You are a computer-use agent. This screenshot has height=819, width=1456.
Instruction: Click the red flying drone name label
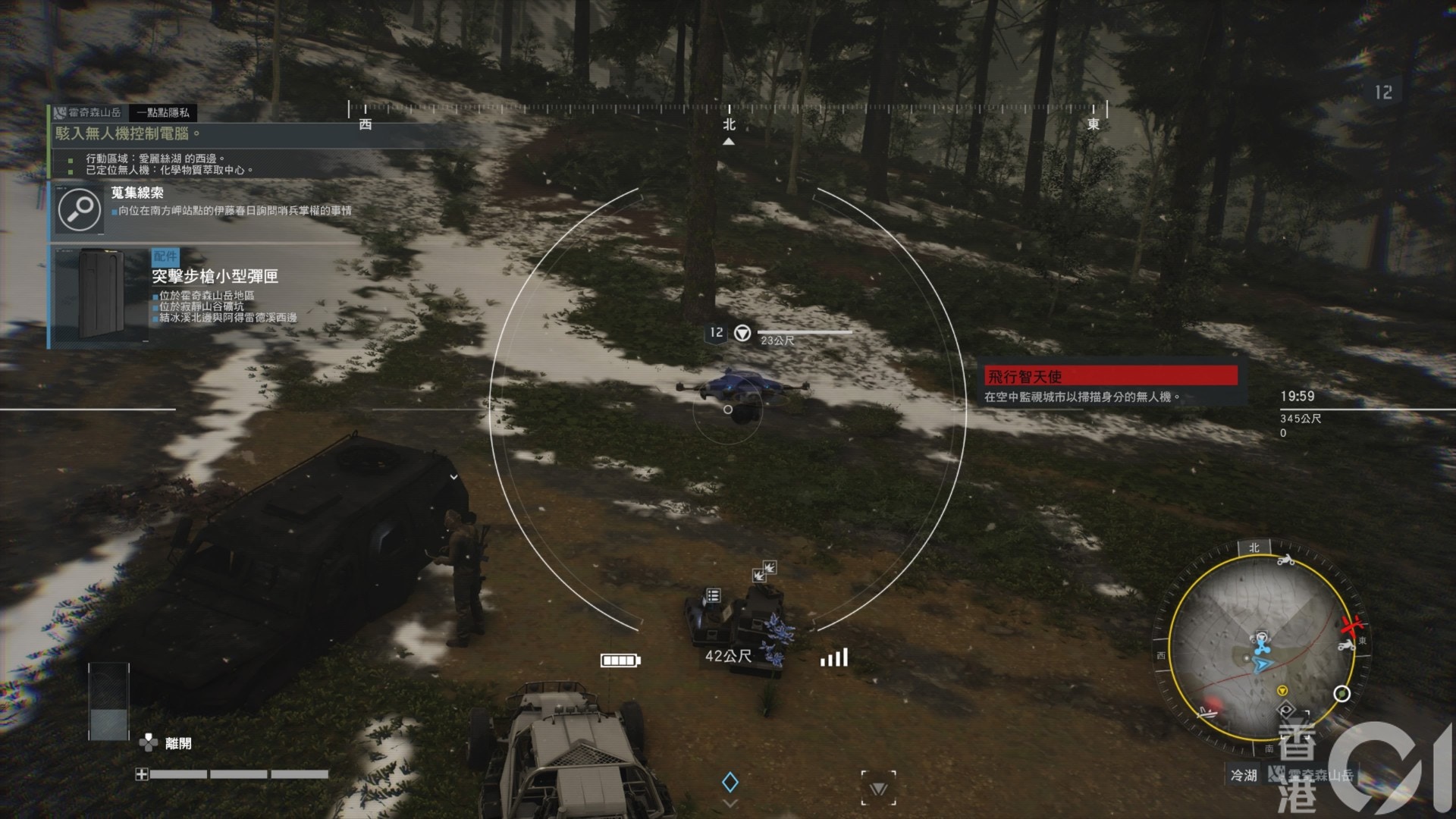[x=1110, y=375]
